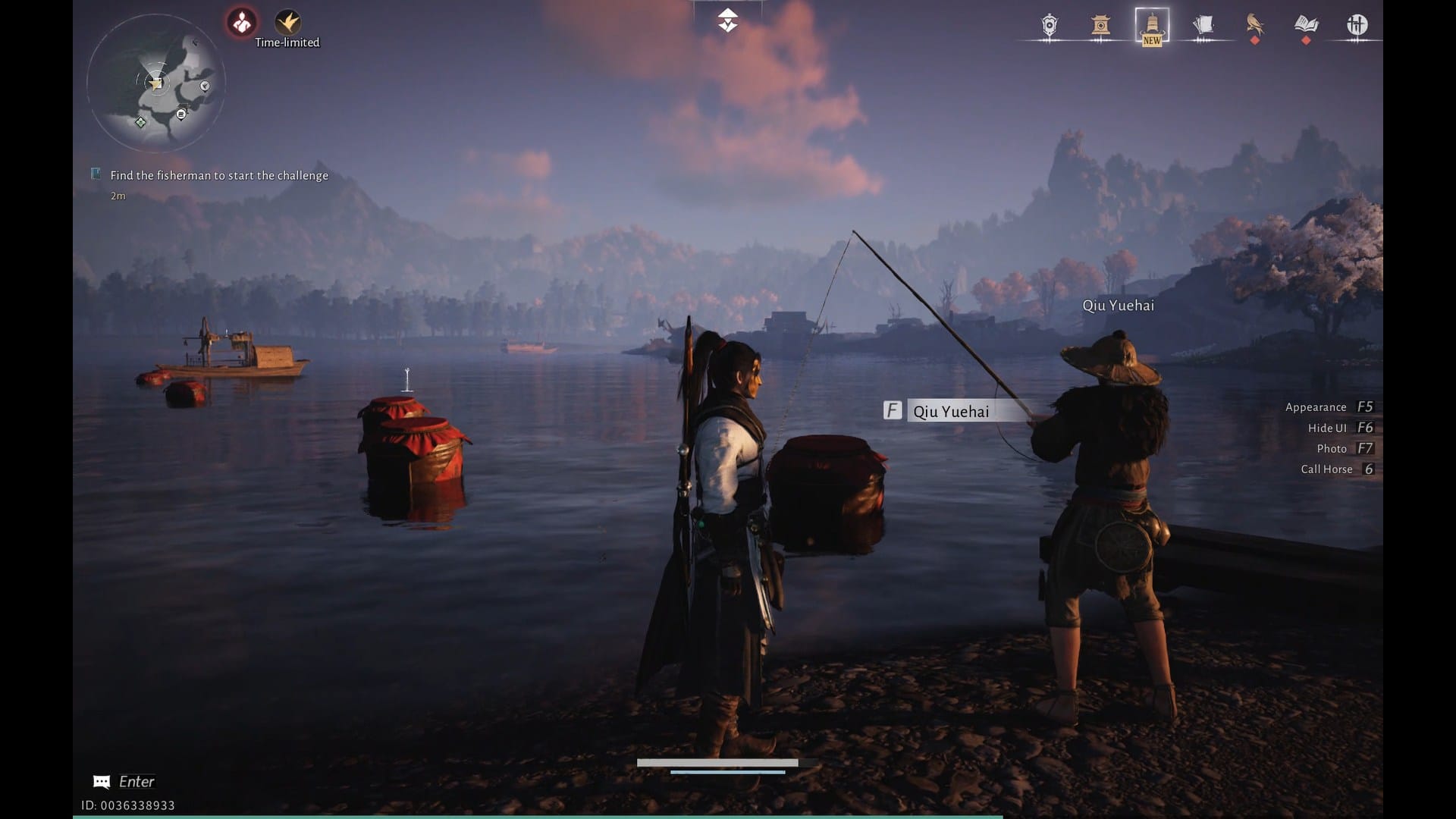Open the stacked papers icon
Screen dimensions: 1456x819
pos(1203,26)
